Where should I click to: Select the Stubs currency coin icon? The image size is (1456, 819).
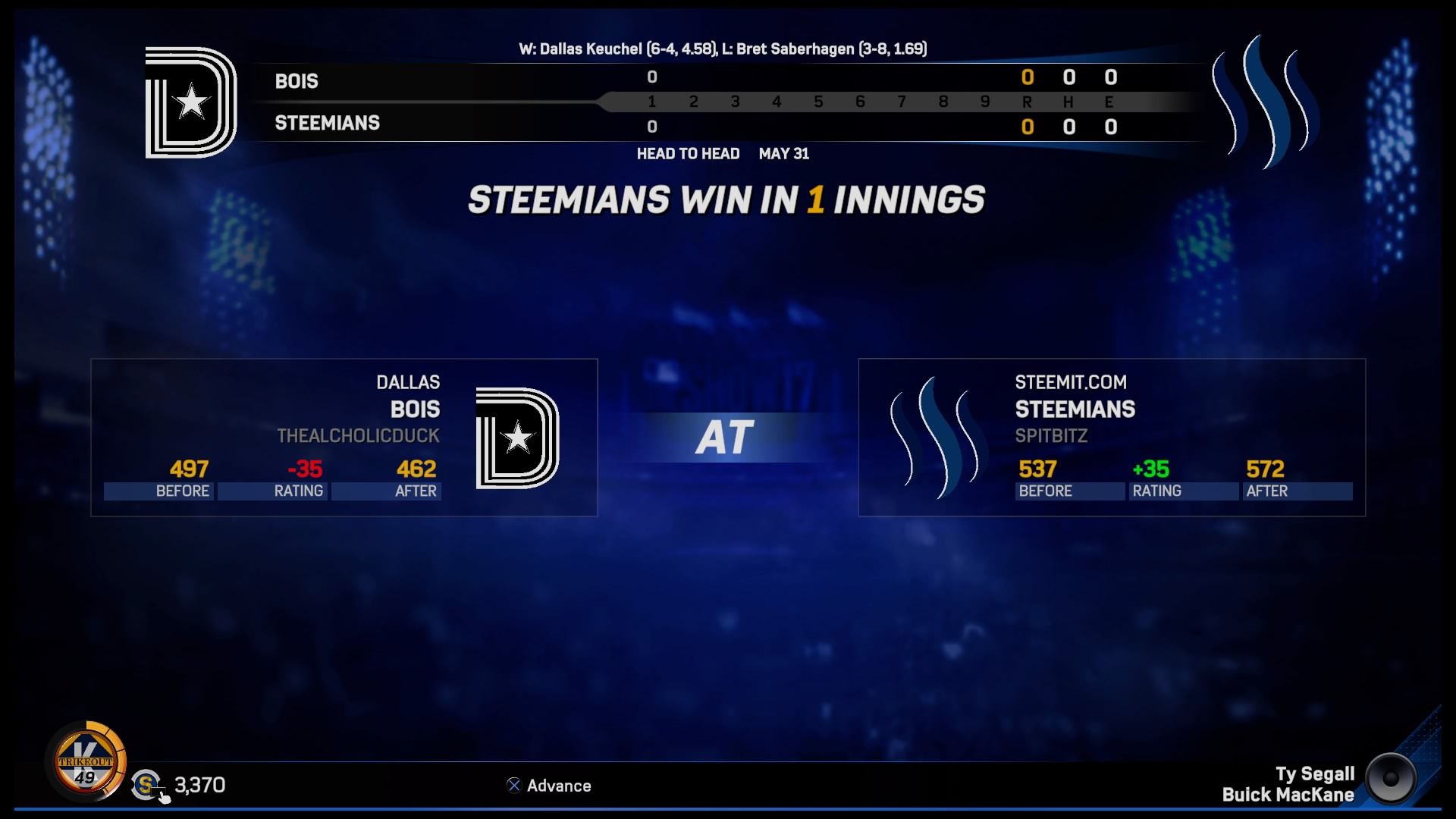[x=144, y=786]
